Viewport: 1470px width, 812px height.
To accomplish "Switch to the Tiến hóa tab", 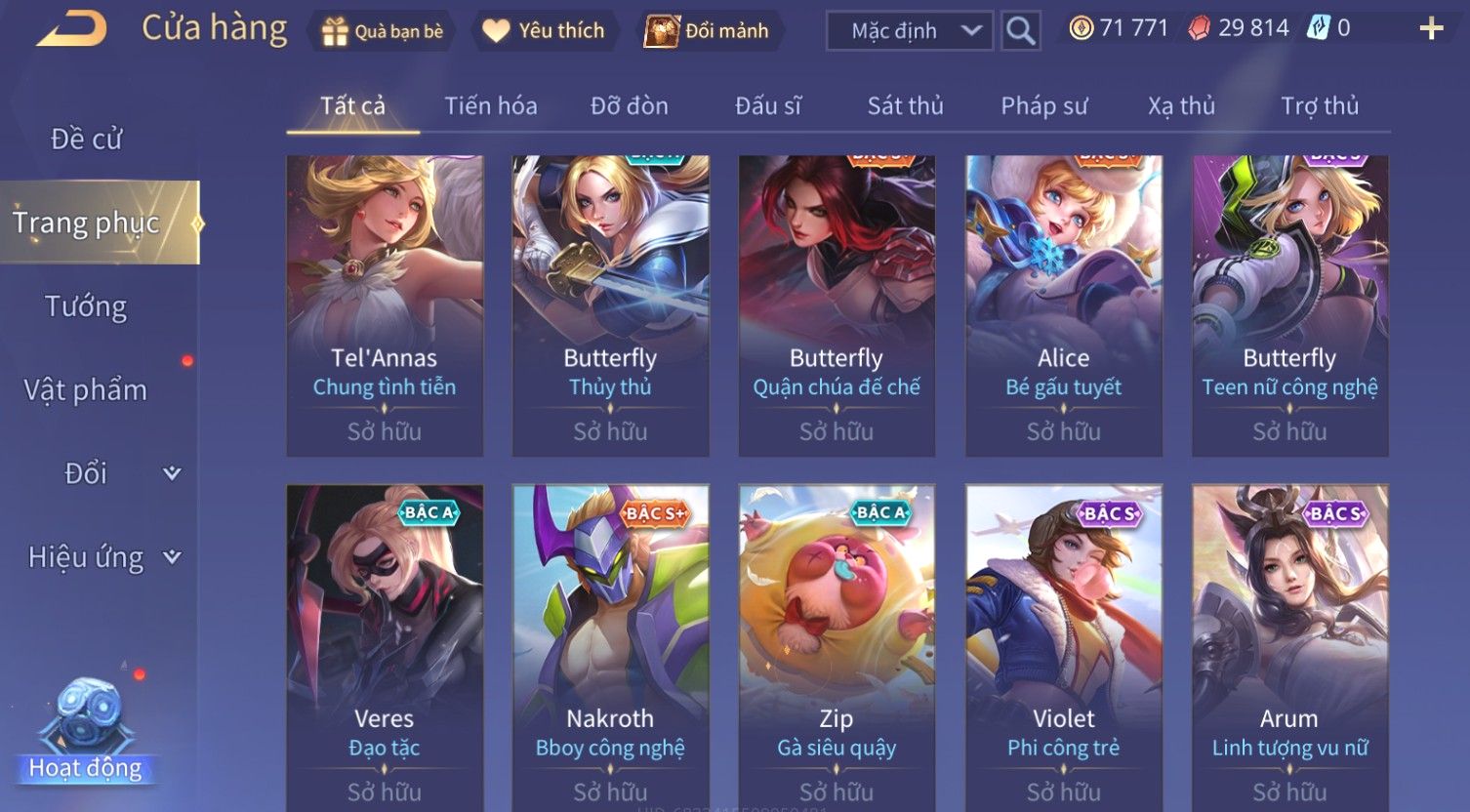I will (491, 105).
